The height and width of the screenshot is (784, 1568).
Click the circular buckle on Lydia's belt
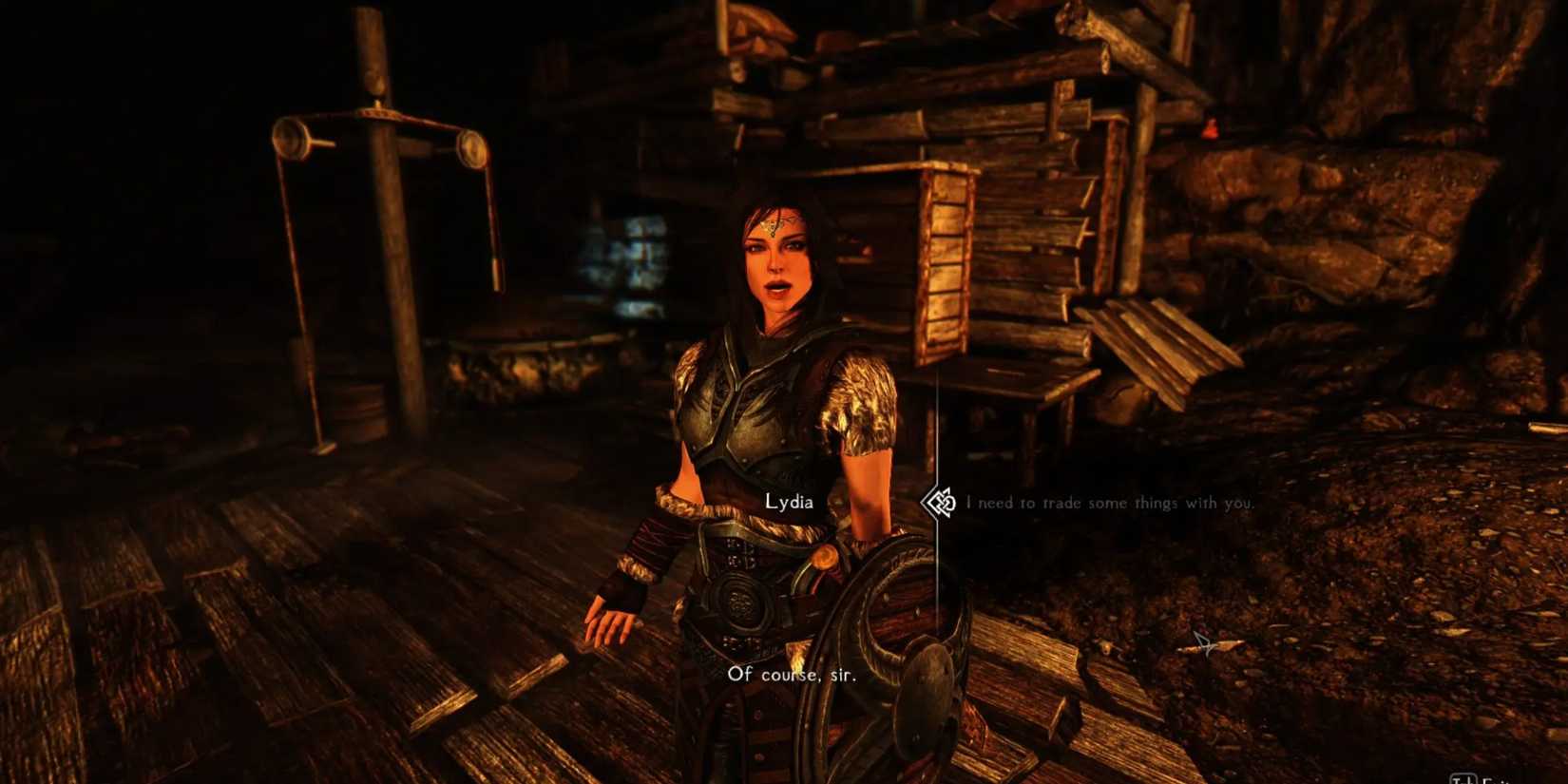pos(741,601)
